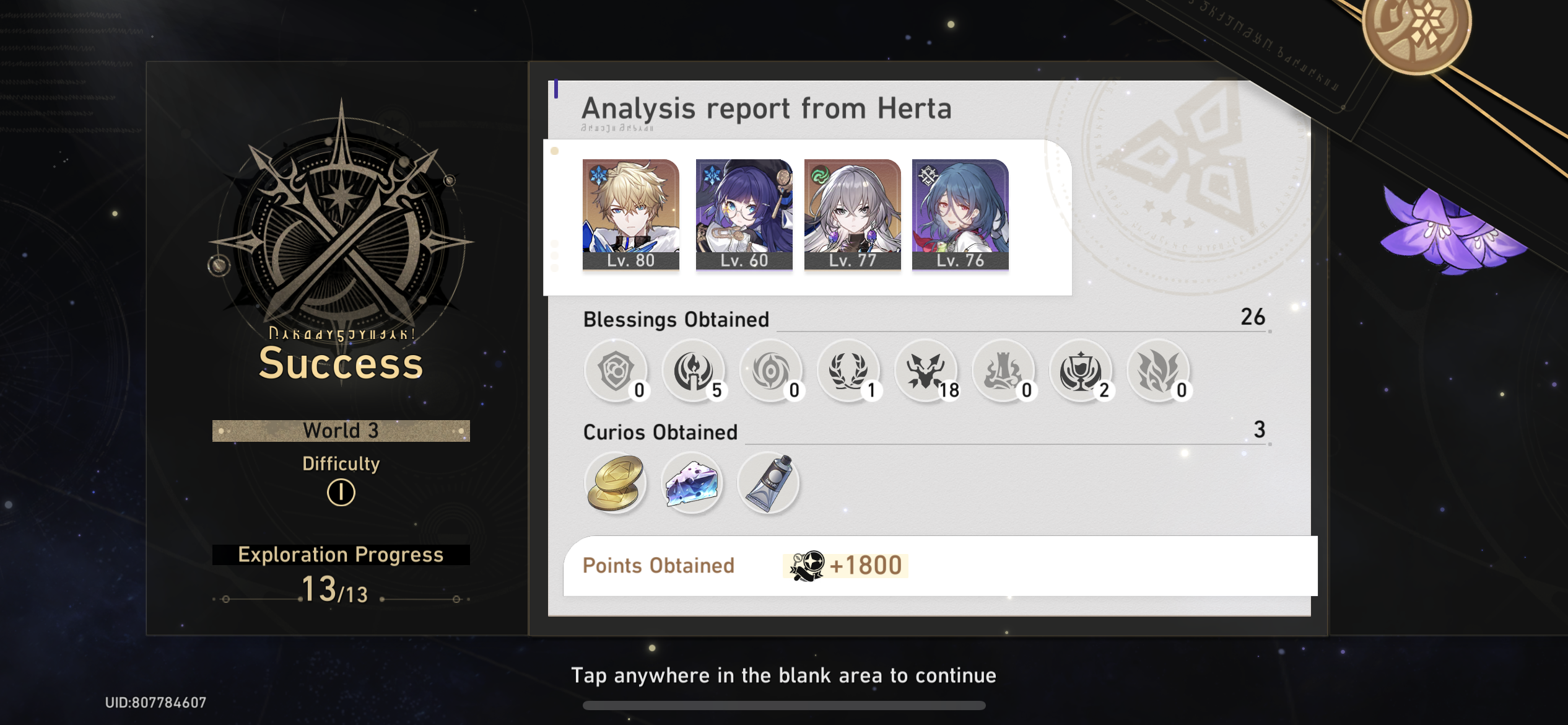
Task: Select the golden coins curio icon
Action: point(615,483)
